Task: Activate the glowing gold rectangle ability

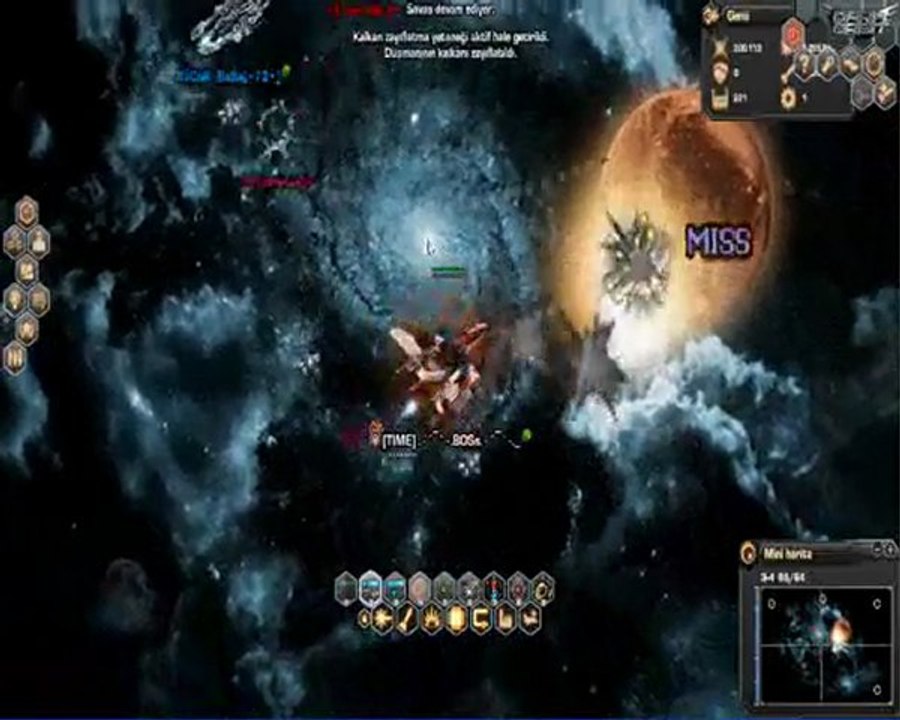Action: tap(457, 619)
